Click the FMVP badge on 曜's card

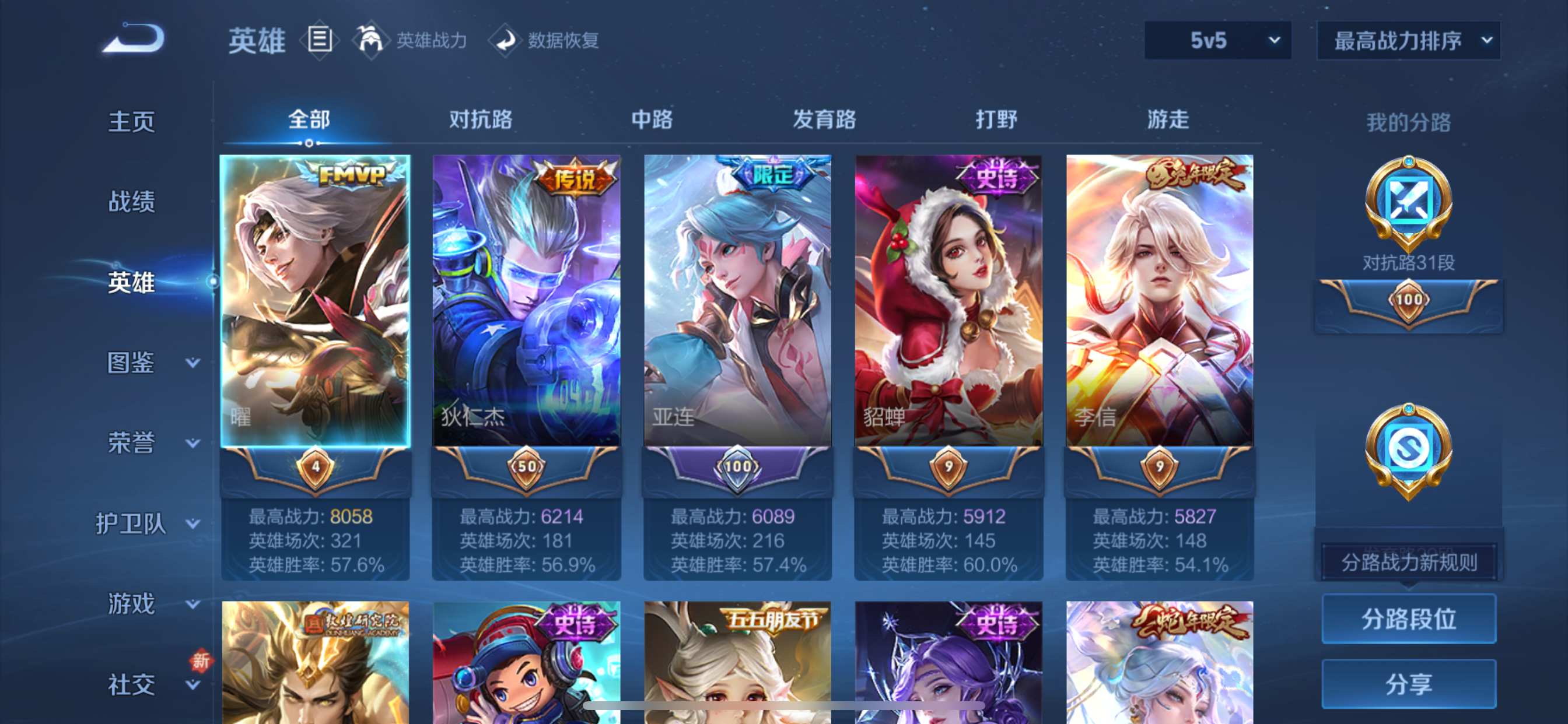(349, 175)
